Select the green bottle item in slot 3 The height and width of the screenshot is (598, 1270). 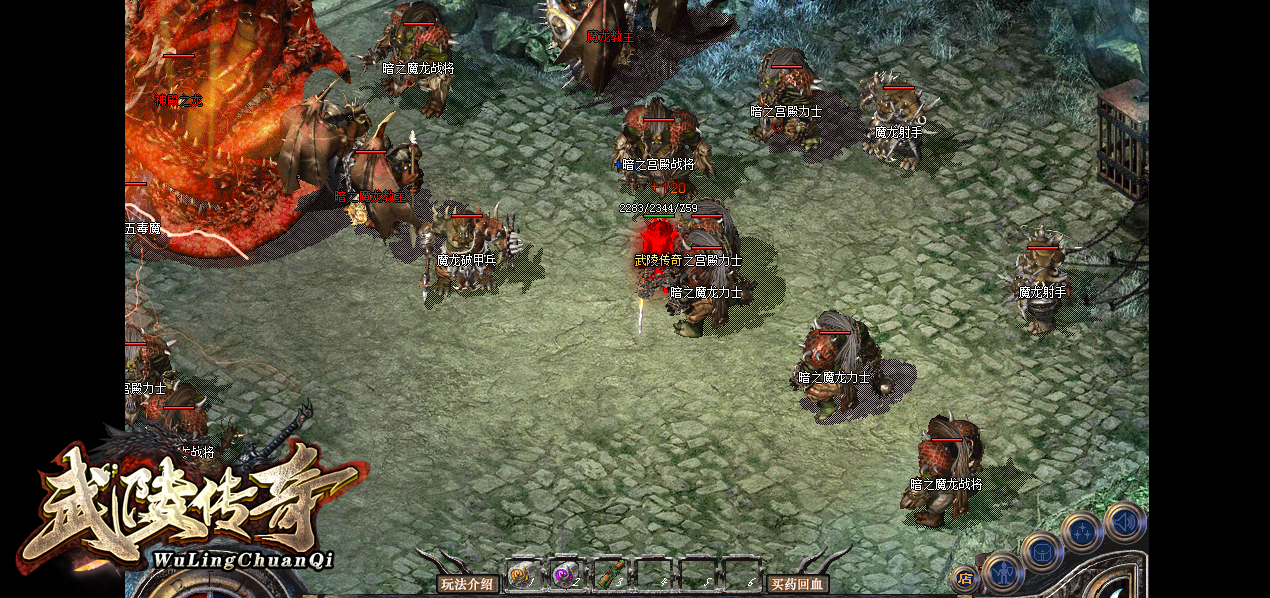(608, 575)
